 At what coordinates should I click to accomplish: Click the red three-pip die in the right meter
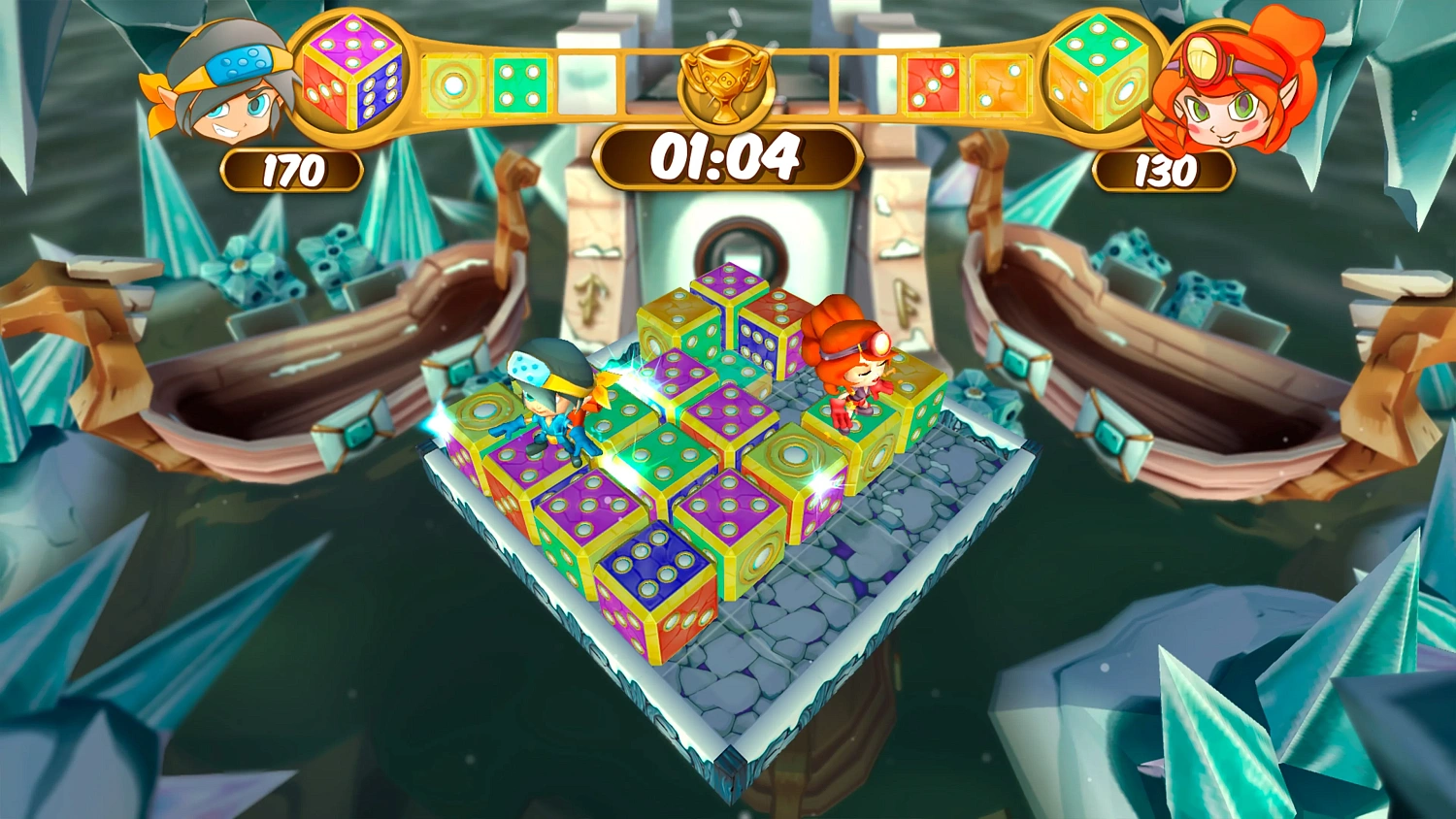pyautogui.click(x=934, y=82)
